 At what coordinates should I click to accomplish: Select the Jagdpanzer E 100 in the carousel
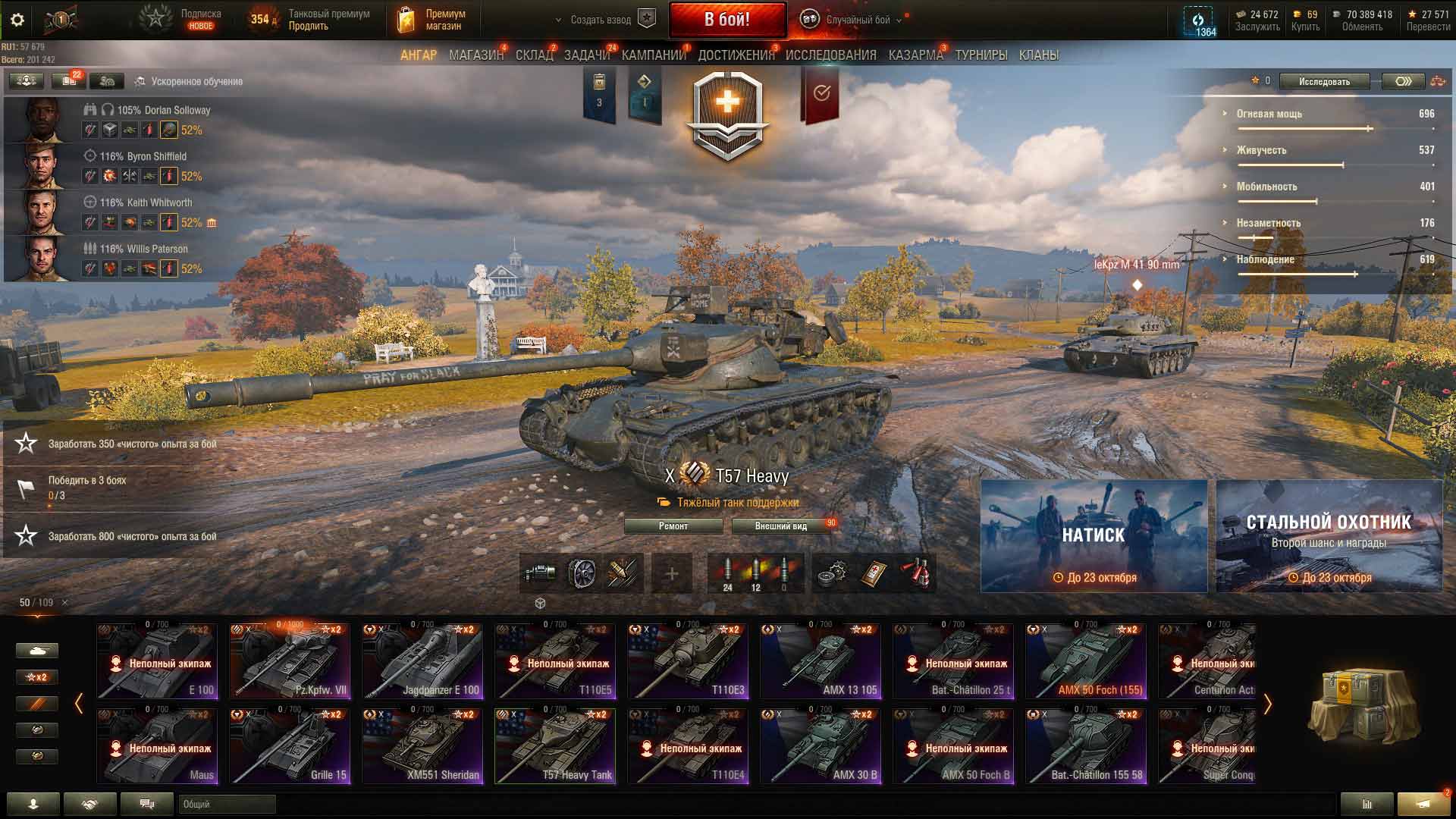tap(422, 661)
